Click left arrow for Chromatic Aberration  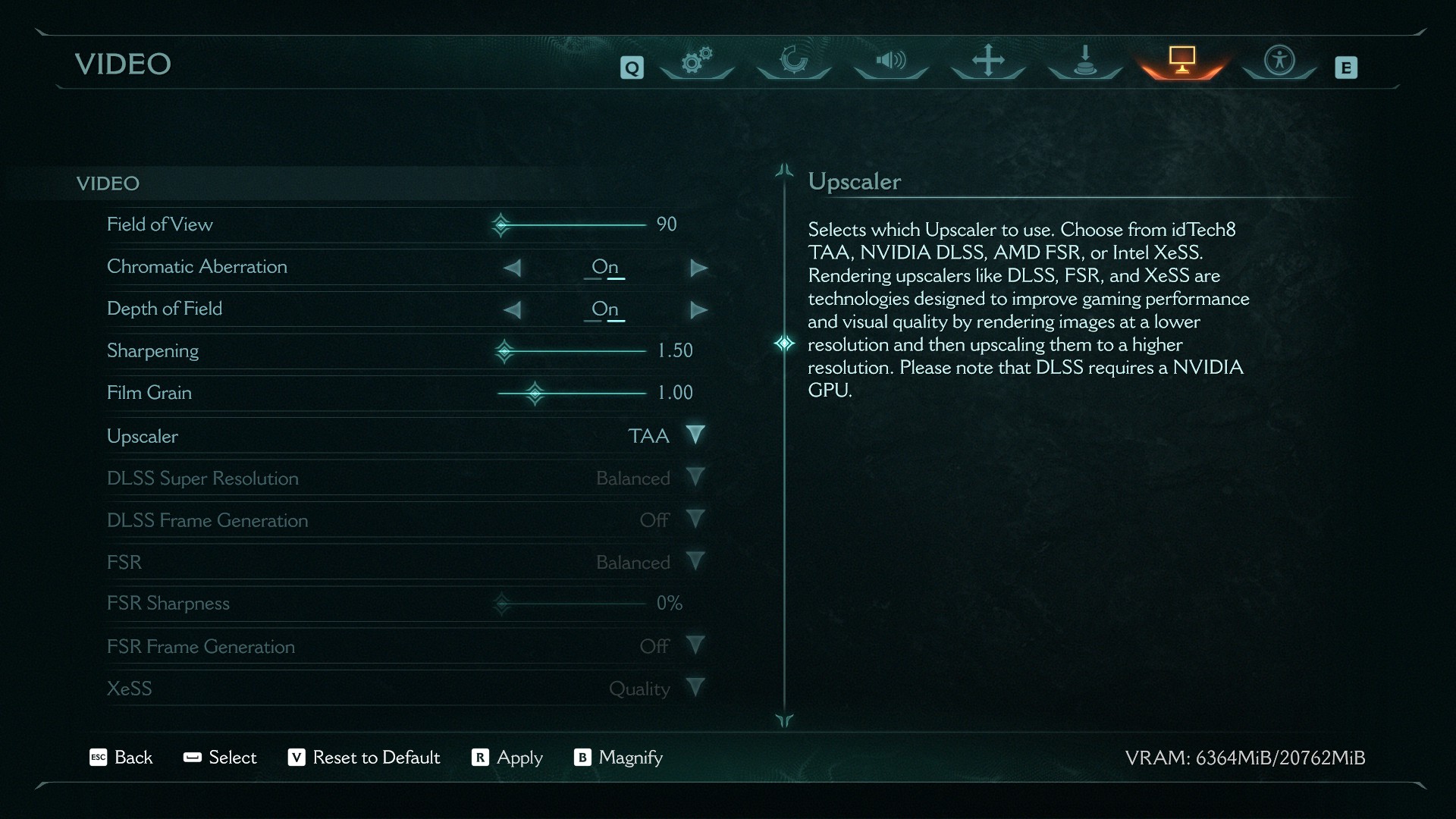(x=513, y=268)
